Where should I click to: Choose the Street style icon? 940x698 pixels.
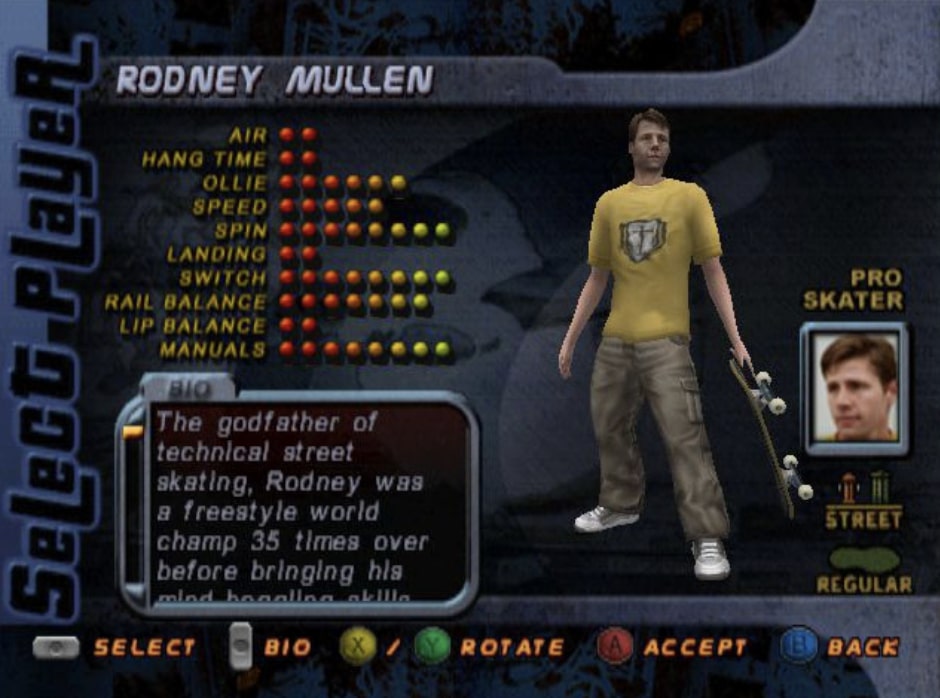tap(864, 498)
